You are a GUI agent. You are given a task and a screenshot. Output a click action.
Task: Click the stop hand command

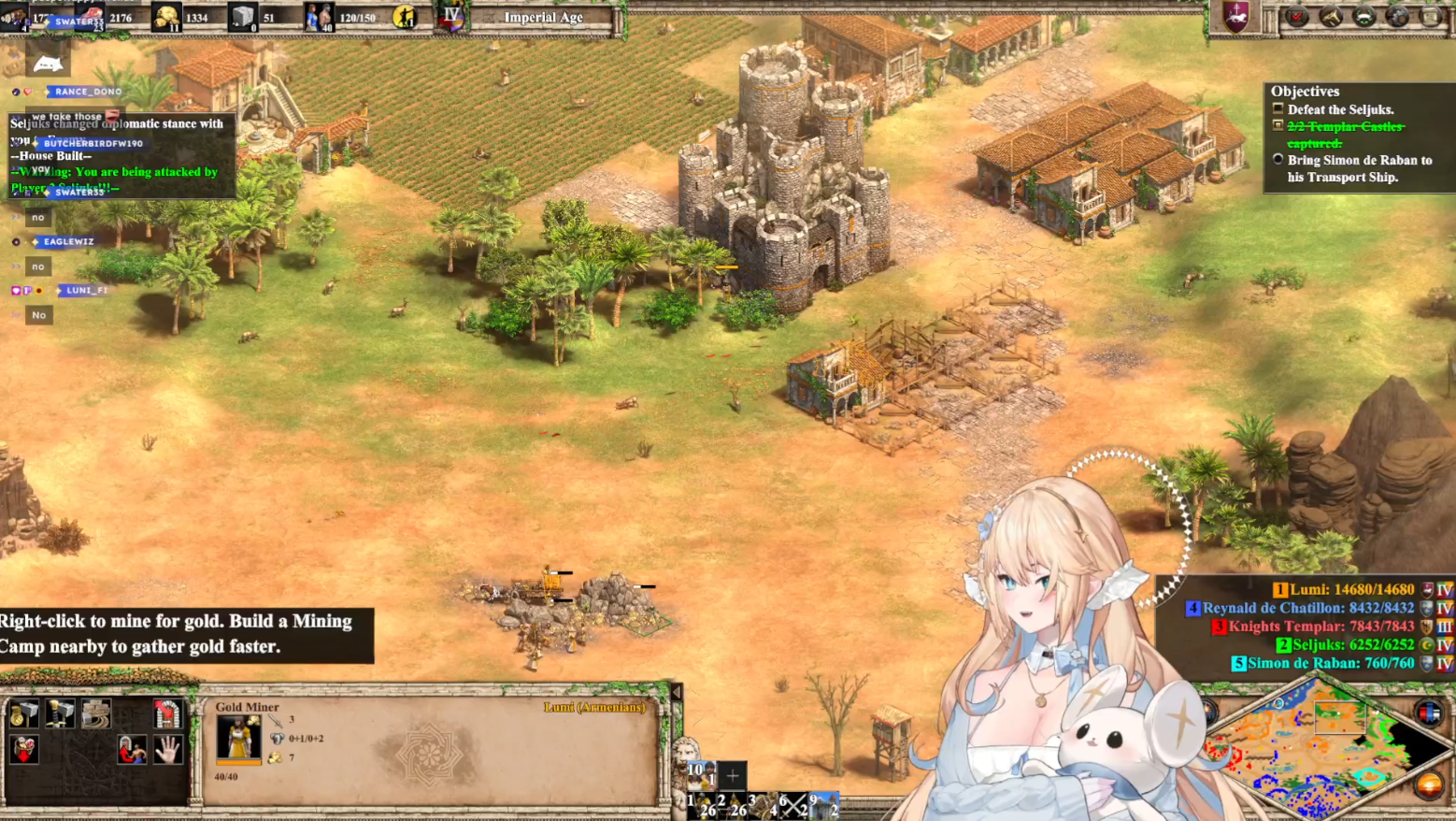coord(168,750)
